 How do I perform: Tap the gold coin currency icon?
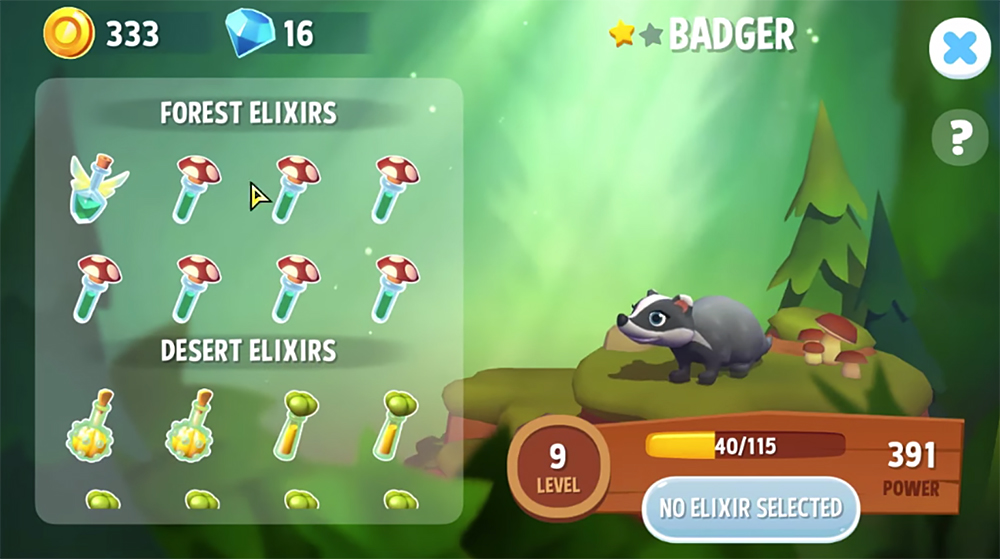click(x=69, y=34)
